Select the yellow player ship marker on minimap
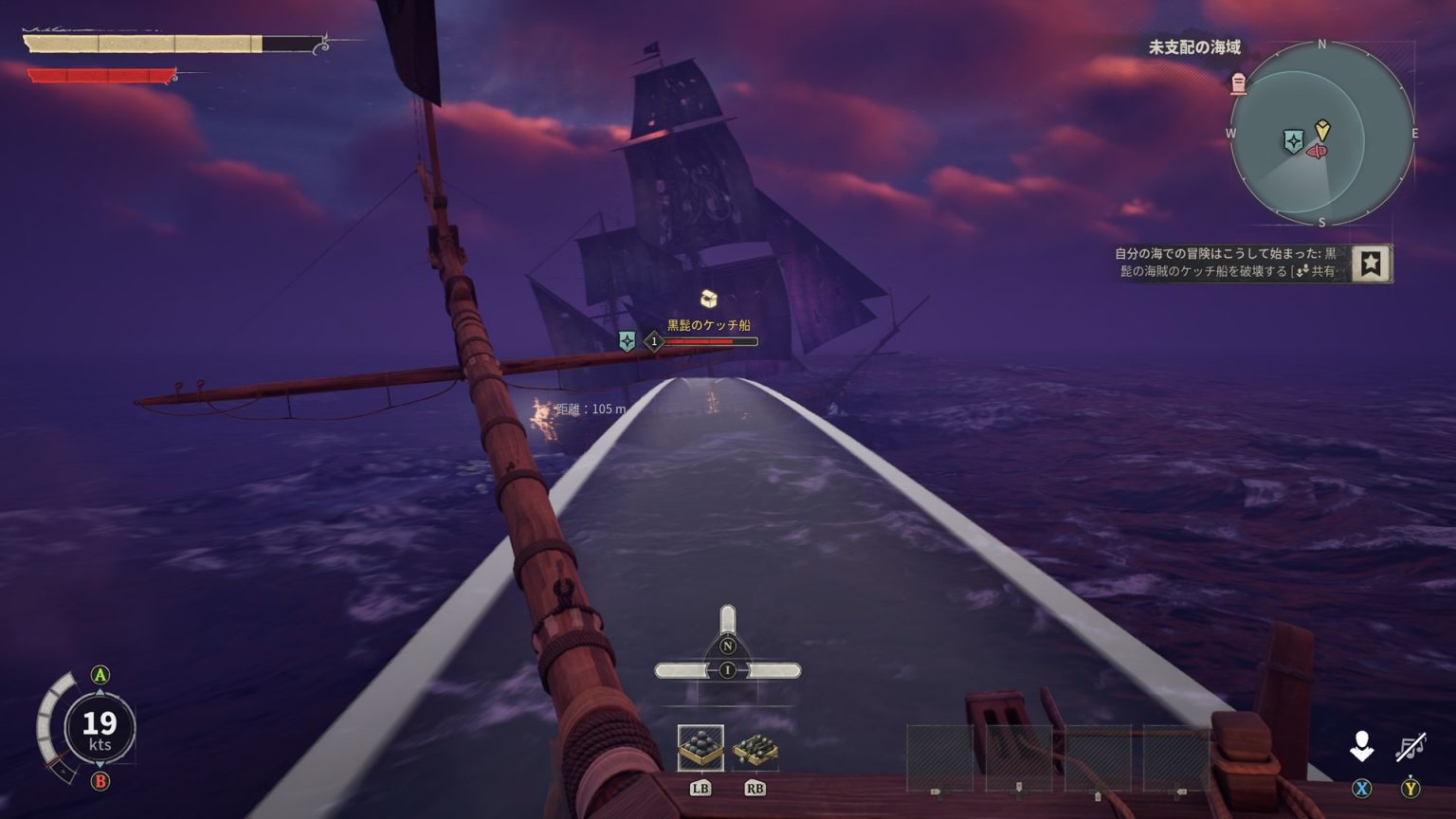 pos(1322,129)
